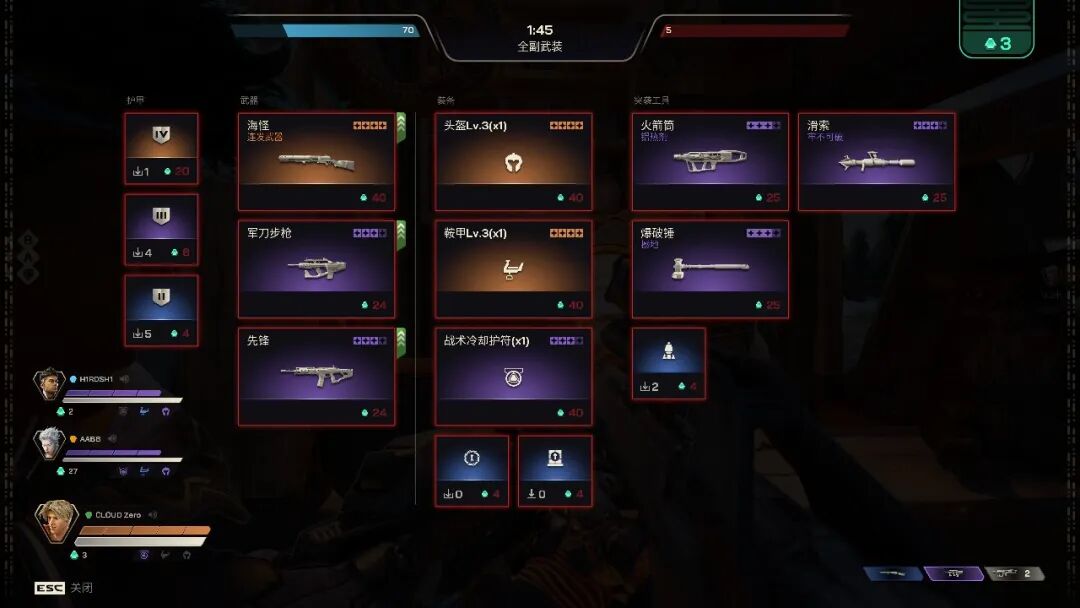Purchase the 战术冷却护符 amulet
Screen dimensions: 1080x608
513,377
